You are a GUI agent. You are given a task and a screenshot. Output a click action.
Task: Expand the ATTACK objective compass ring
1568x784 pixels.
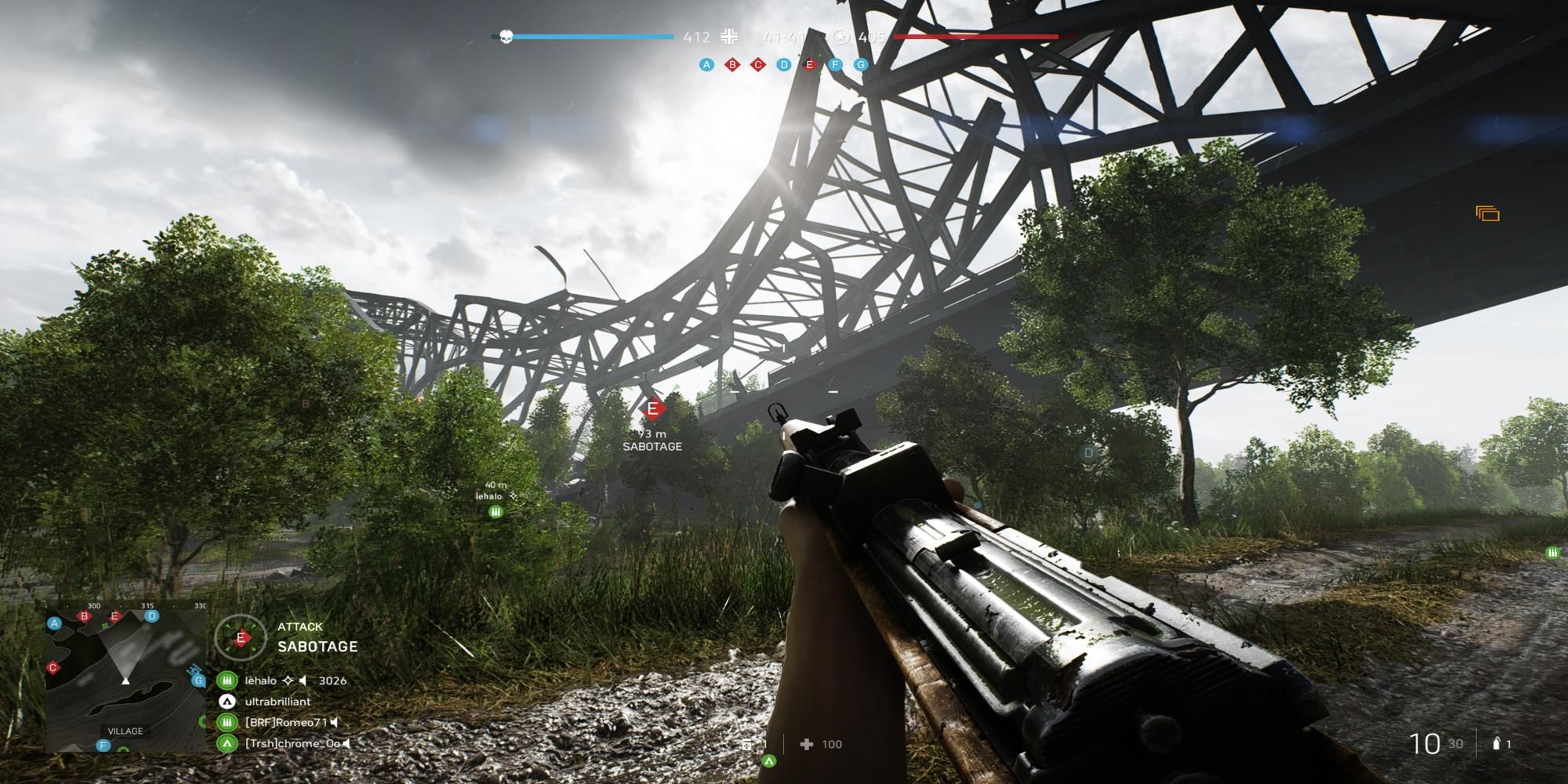tap(241, 637)
